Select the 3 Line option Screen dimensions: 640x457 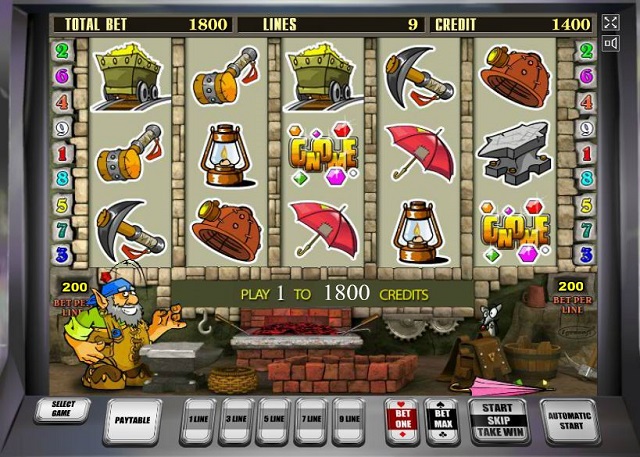point(236,421)
